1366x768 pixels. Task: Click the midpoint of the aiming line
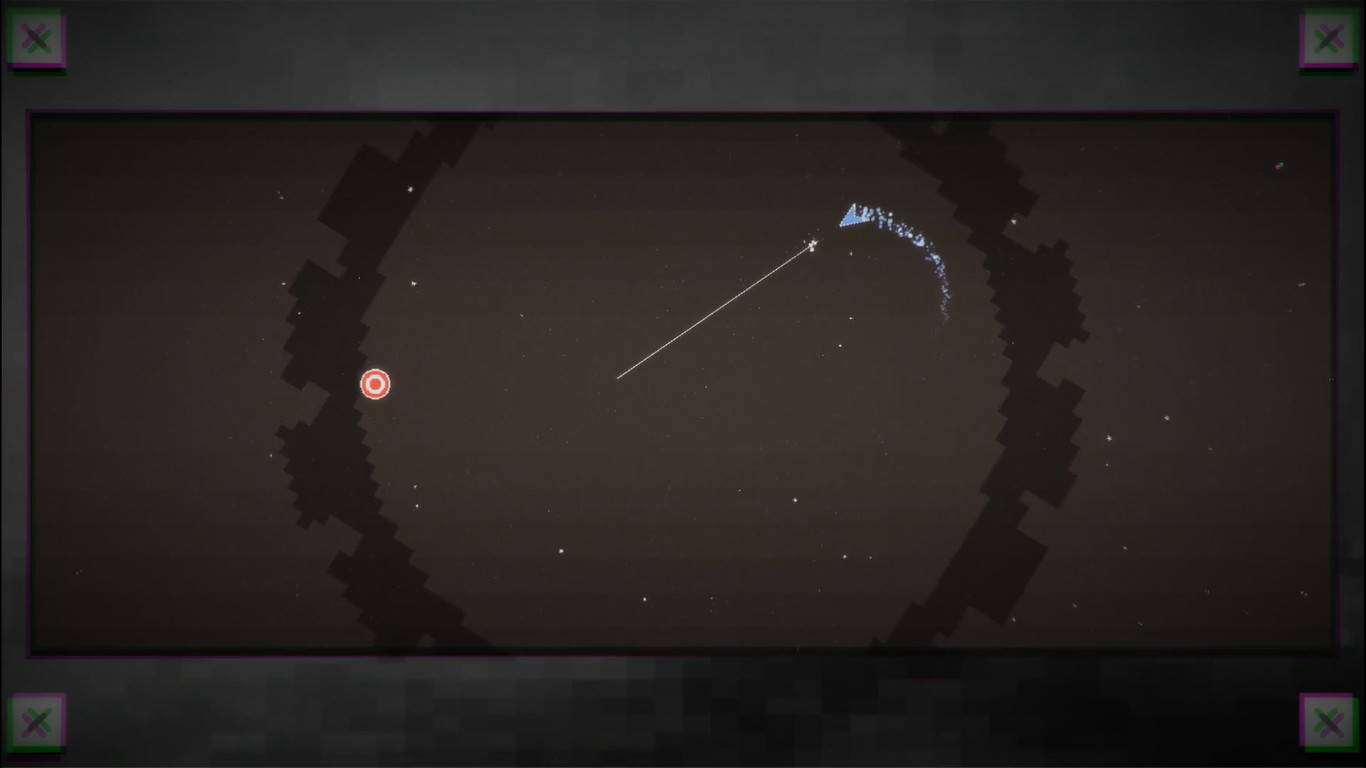[715, 312]
